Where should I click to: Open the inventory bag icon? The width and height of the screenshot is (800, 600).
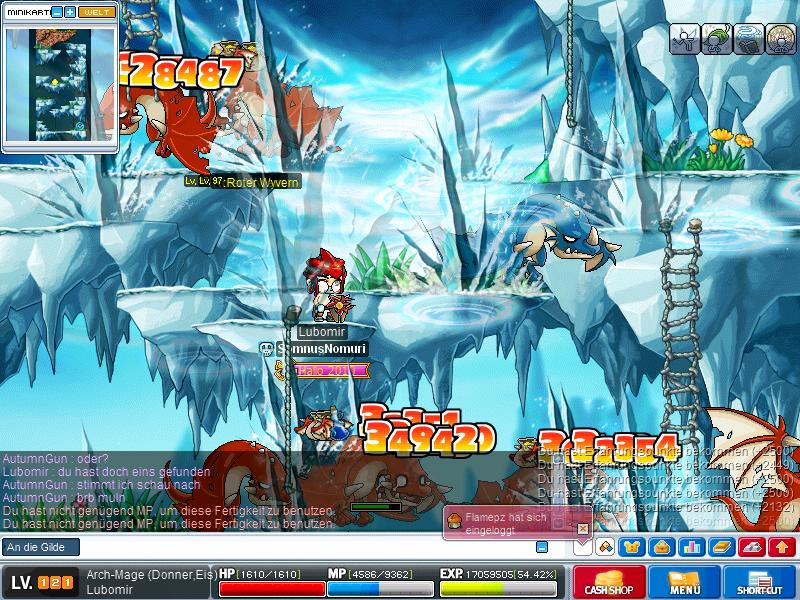click(661, 546)
